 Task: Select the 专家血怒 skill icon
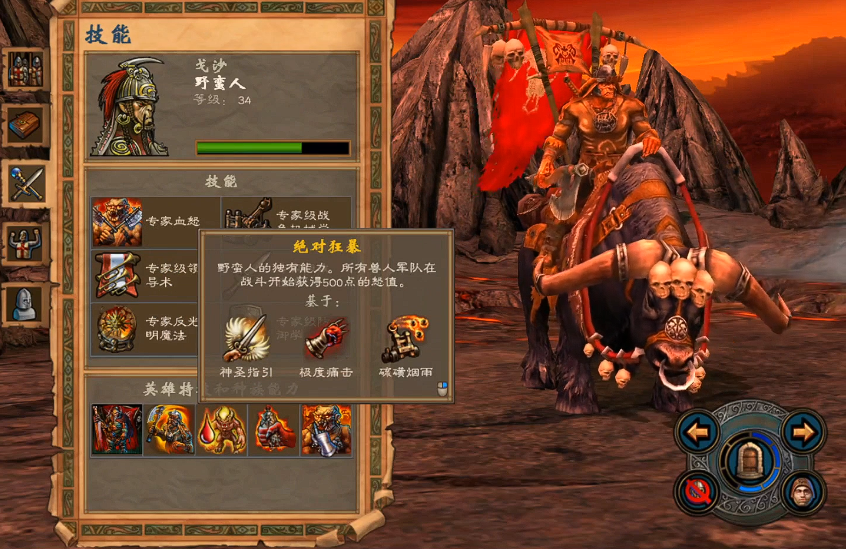pyautogui.click(x=117, y=221)
